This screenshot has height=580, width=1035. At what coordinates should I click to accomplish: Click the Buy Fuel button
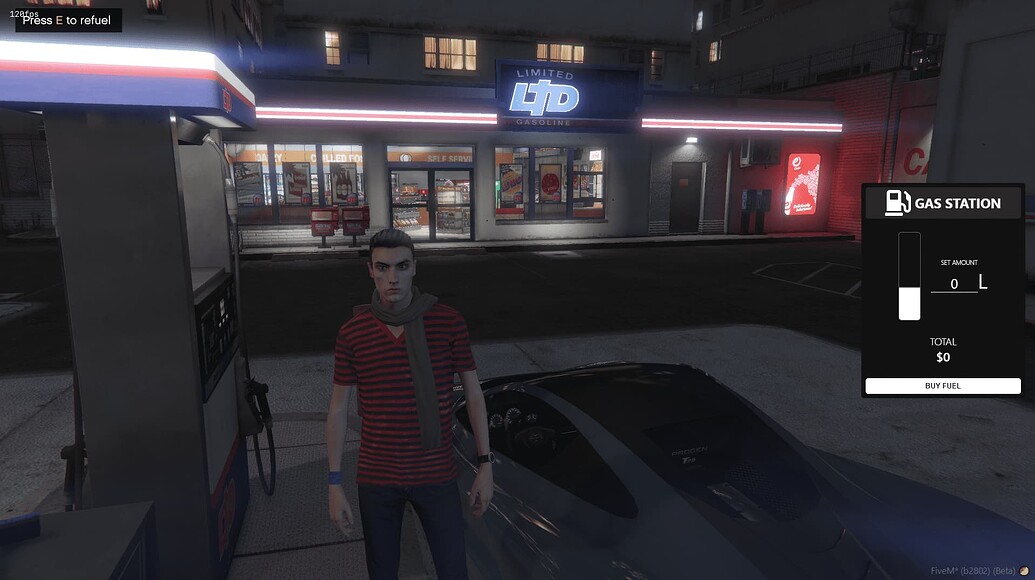[942, 386]
